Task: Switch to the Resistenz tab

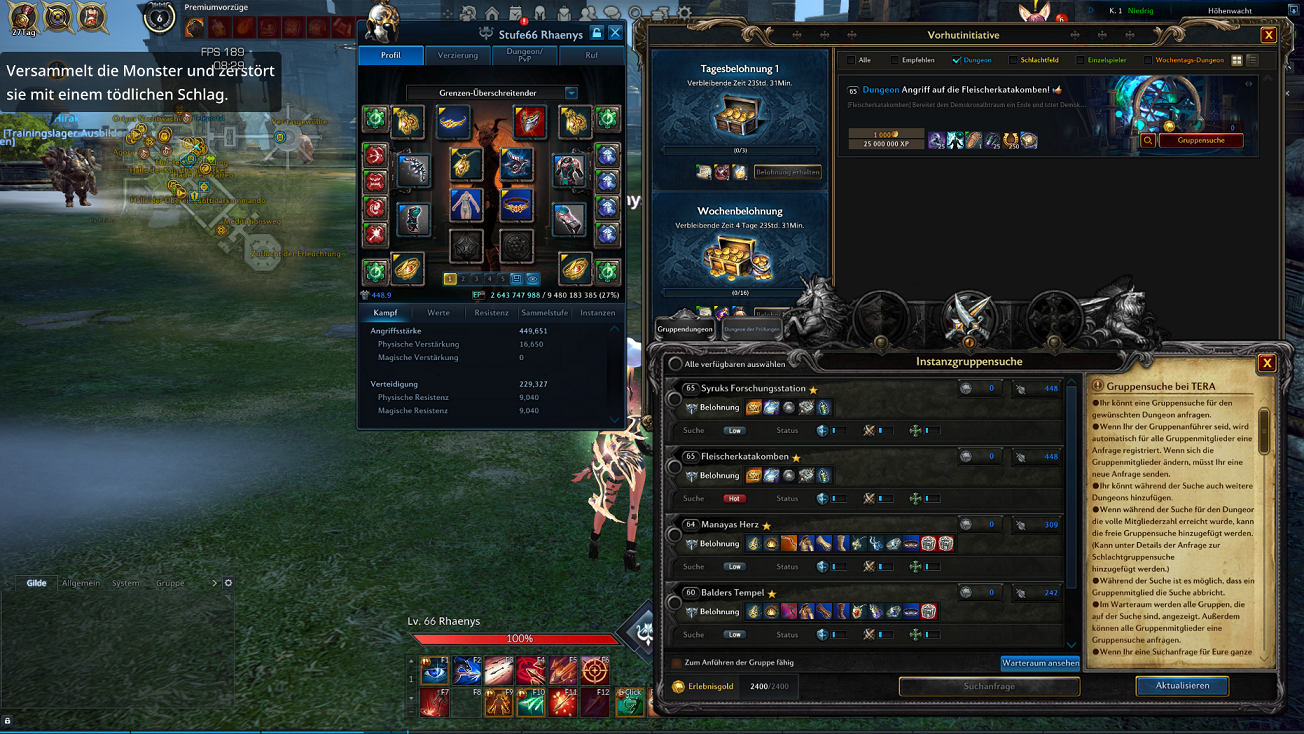Action: [491, 313]
